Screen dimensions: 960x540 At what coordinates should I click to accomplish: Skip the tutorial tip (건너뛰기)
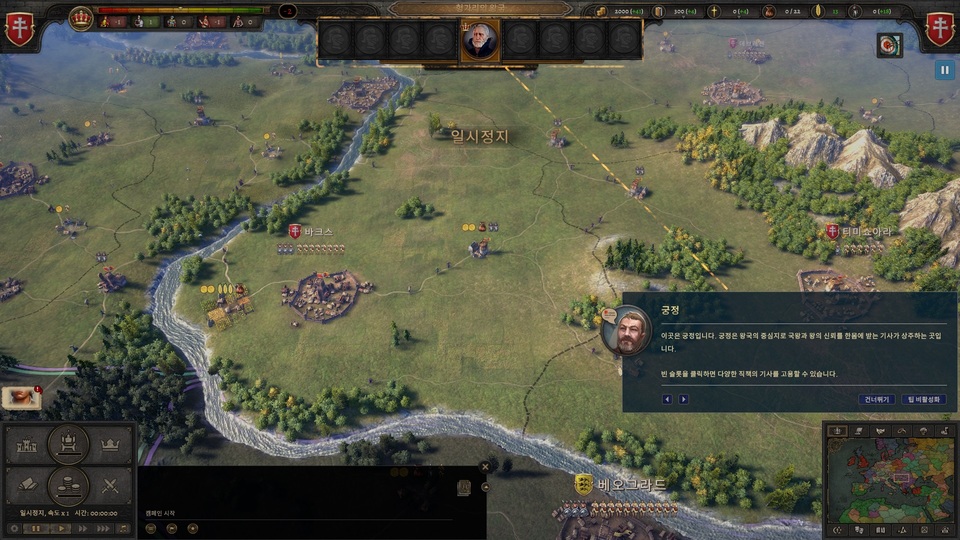[x=876, y=399]
